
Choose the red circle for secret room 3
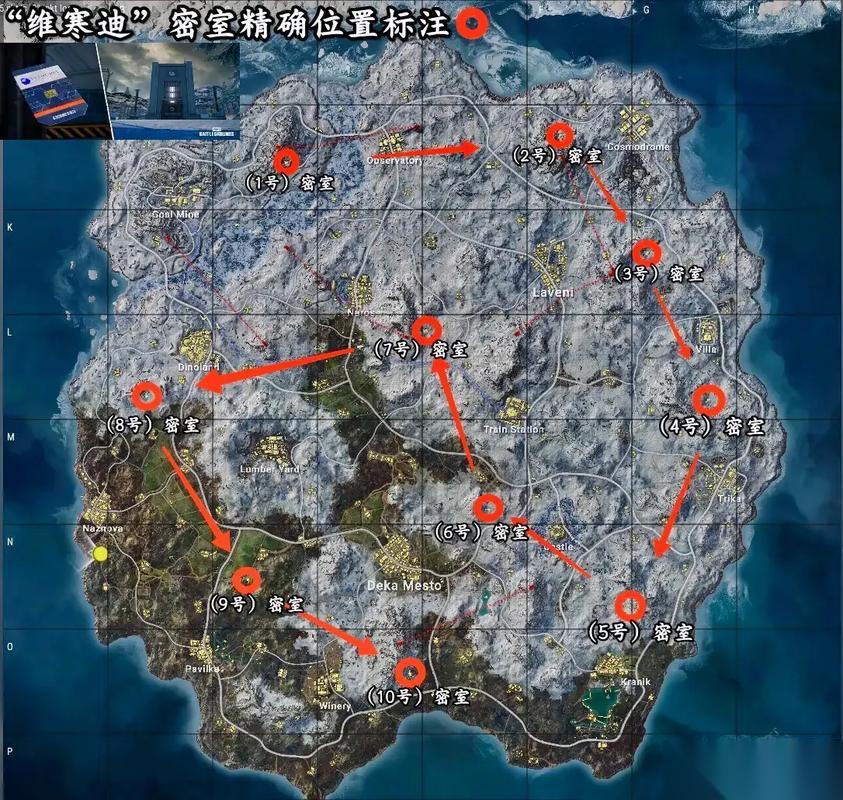tap(647, 252)
